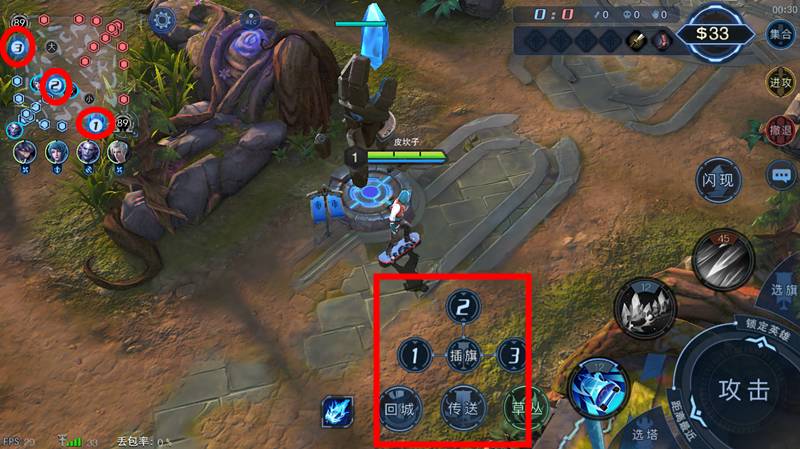
Task: Open the chat bubble quick messages
Action: click(781, 176)
